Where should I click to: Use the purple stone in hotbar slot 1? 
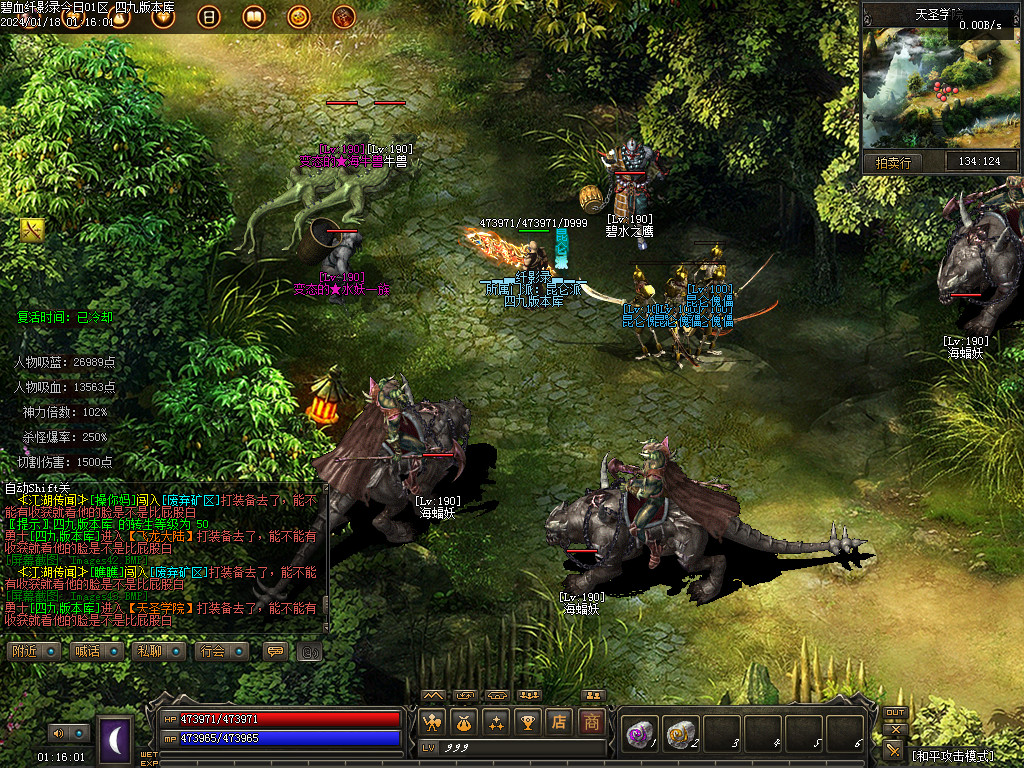(637, 734)
